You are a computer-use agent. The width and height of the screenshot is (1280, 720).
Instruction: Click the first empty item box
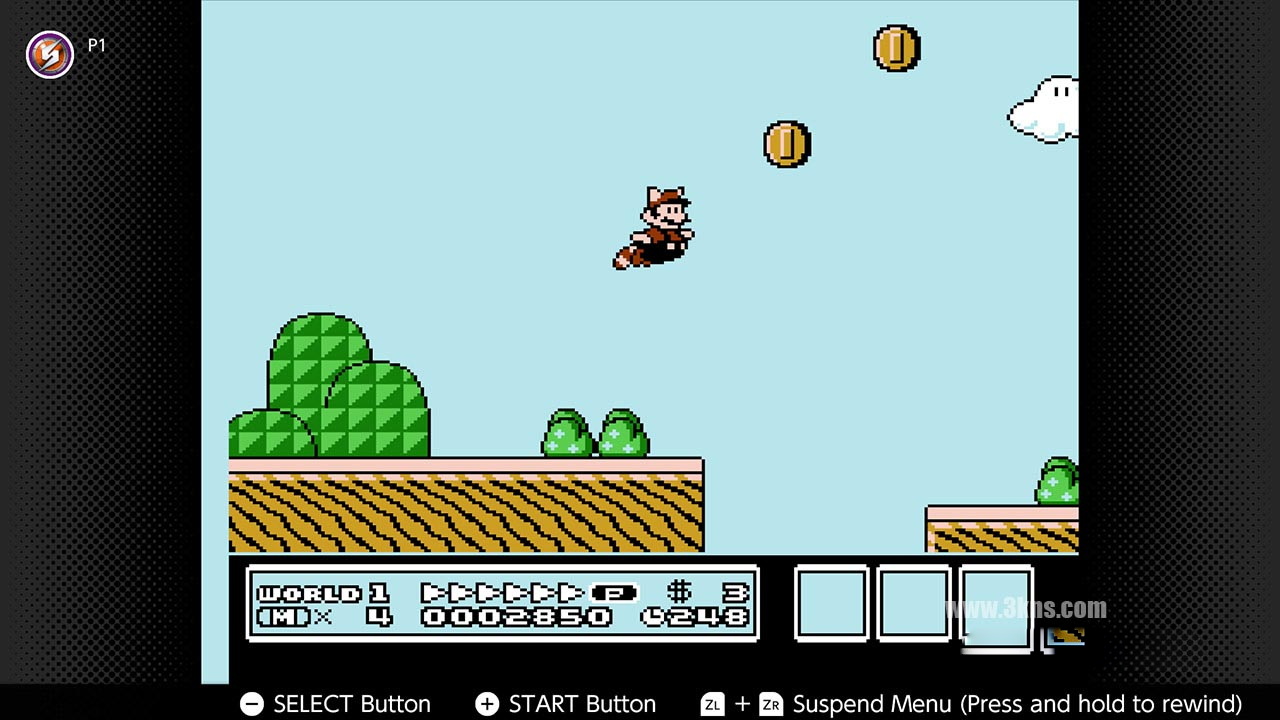830,605
